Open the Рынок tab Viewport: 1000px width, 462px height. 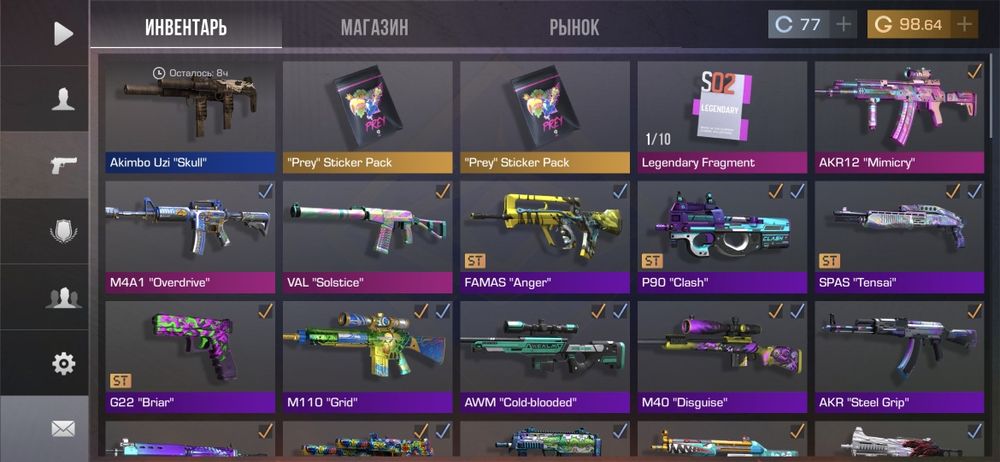574,27
